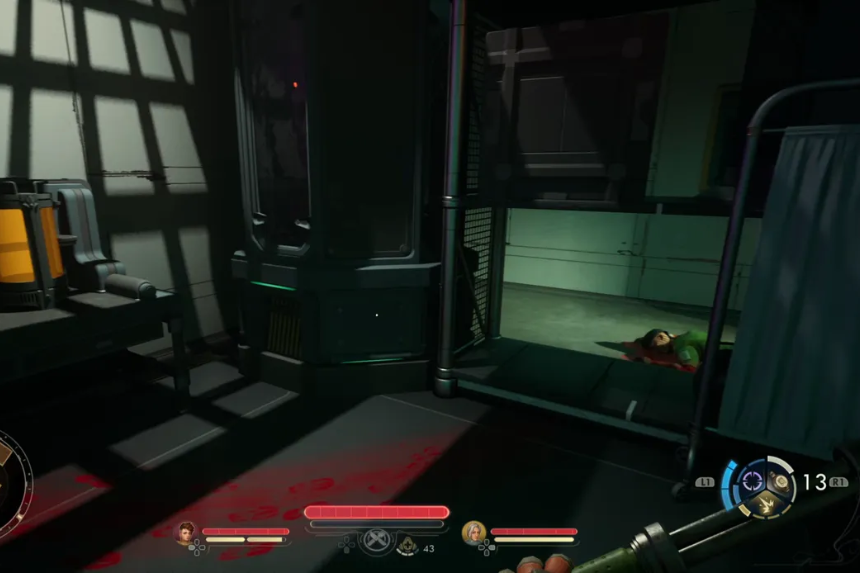
Task: Click the gold badge icon beside 43
Action: tap(408, 546)
